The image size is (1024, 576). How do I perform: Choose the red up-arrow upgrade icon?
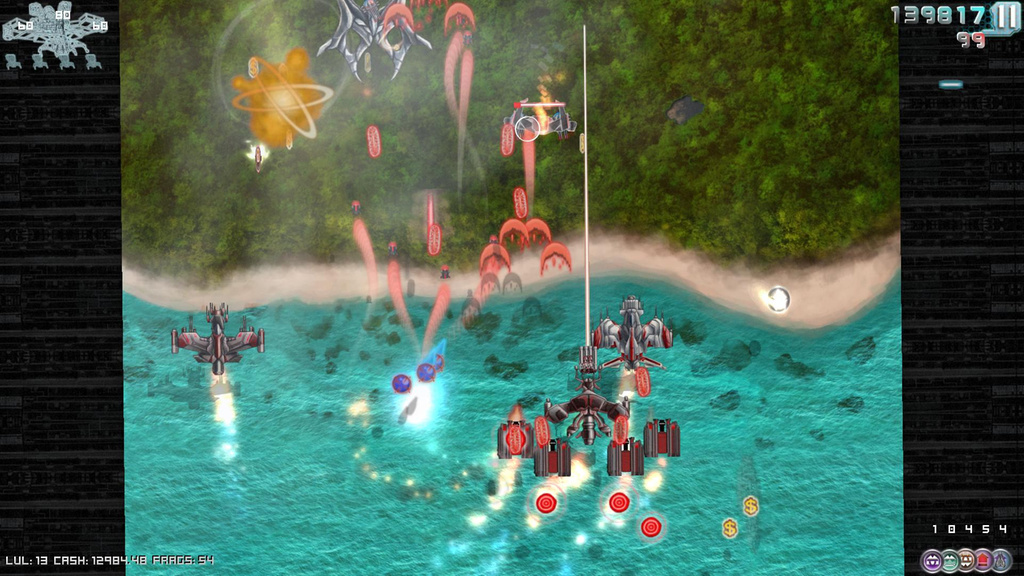click(x=983, y=560)
